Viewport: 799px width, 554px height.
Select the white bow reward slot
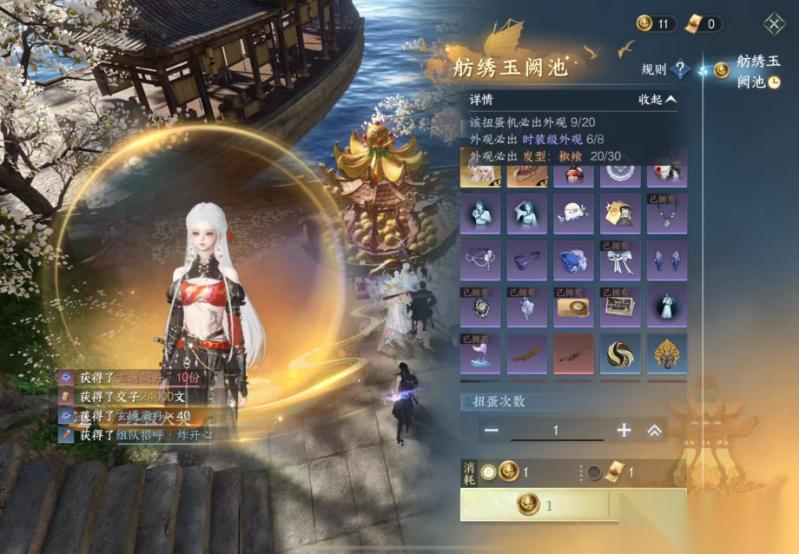pos(620,261)
